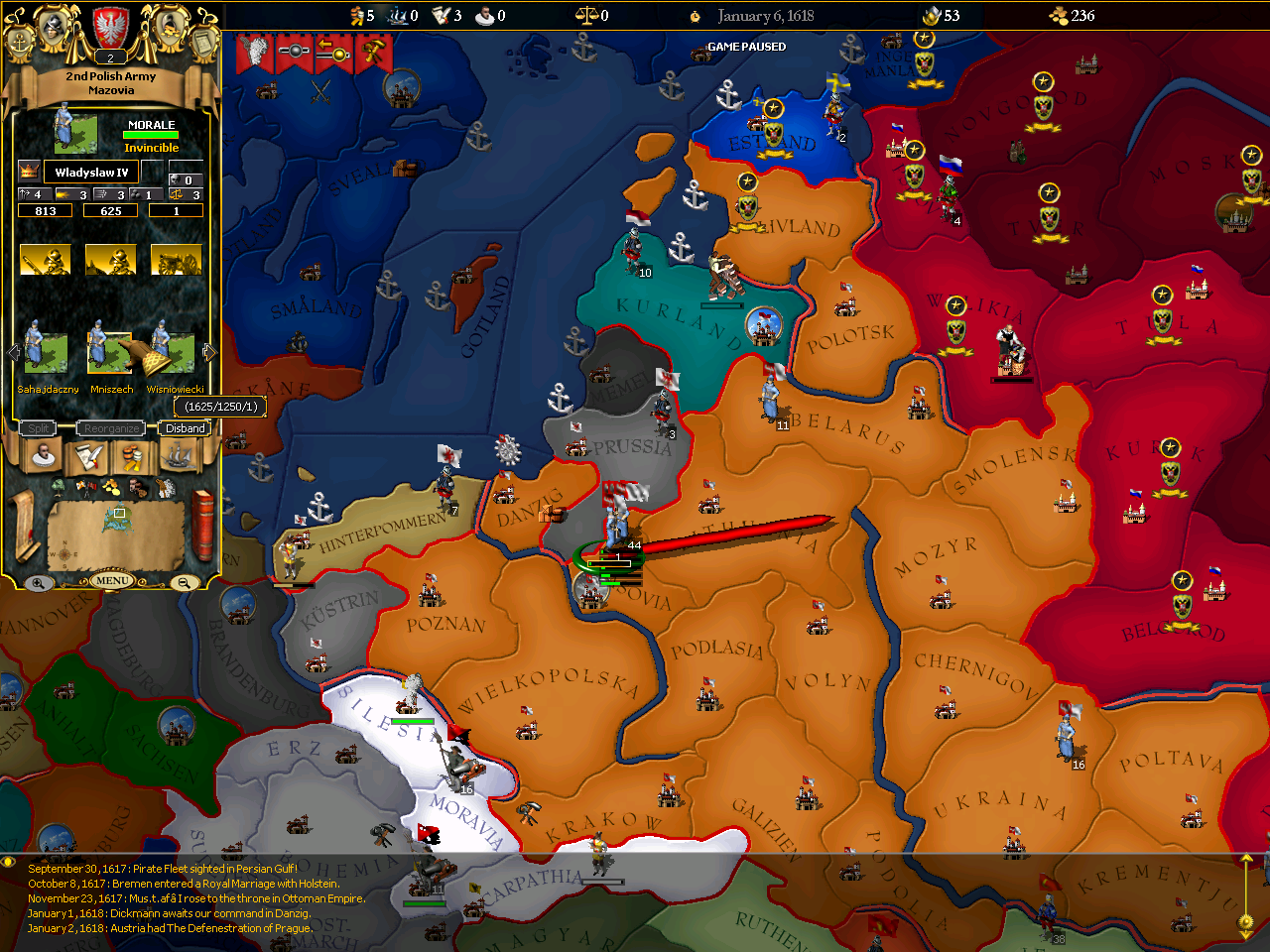
Task: Toggle the hammer map-mode banner
Action: click(375, 50)
